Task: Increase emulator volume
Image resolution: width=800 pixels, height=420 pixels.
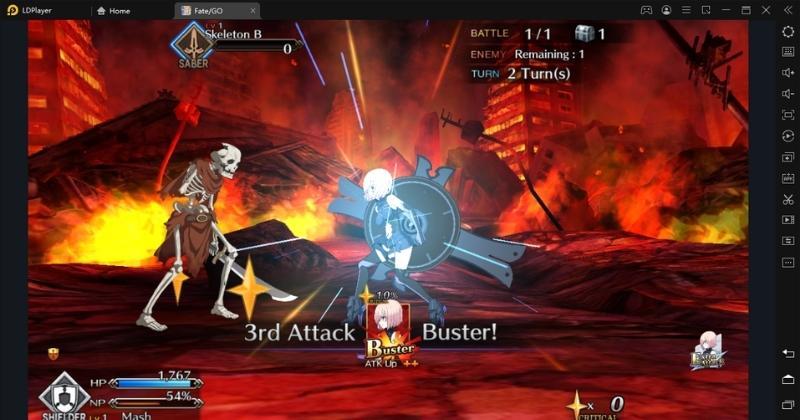Action: [x=788, y=73]
